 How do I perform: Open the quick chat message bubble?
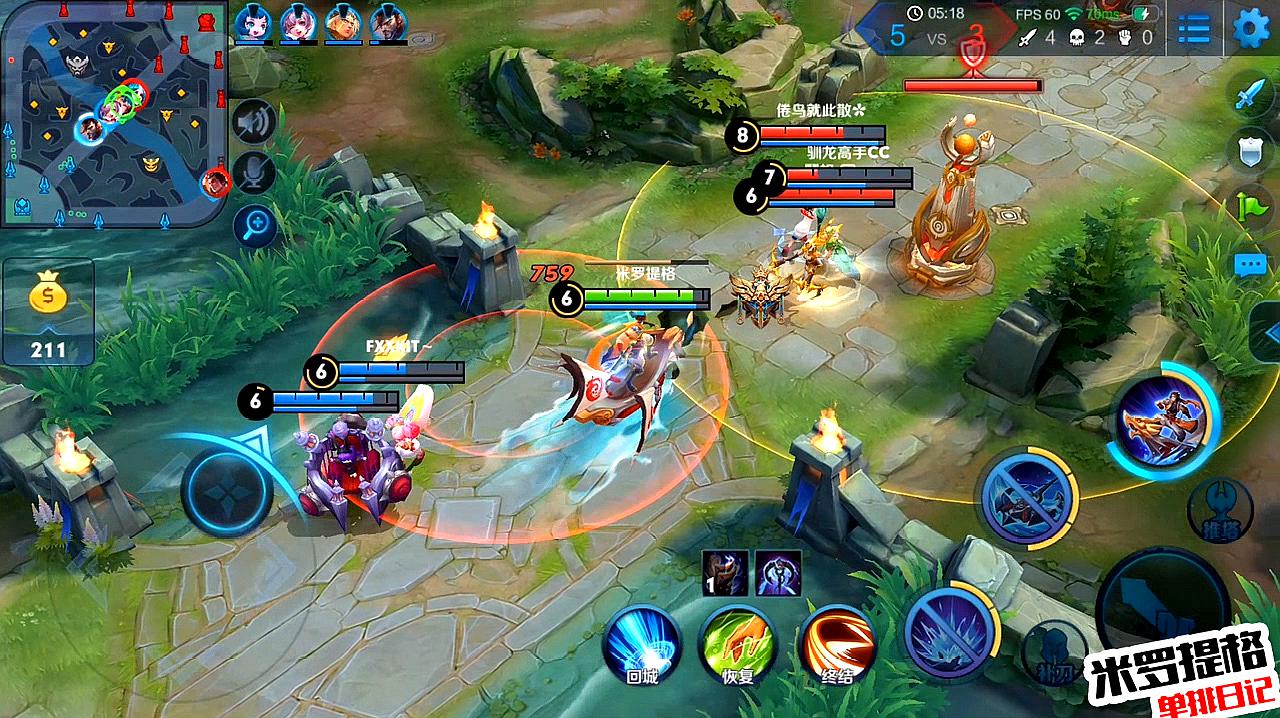pos(1250,265)
